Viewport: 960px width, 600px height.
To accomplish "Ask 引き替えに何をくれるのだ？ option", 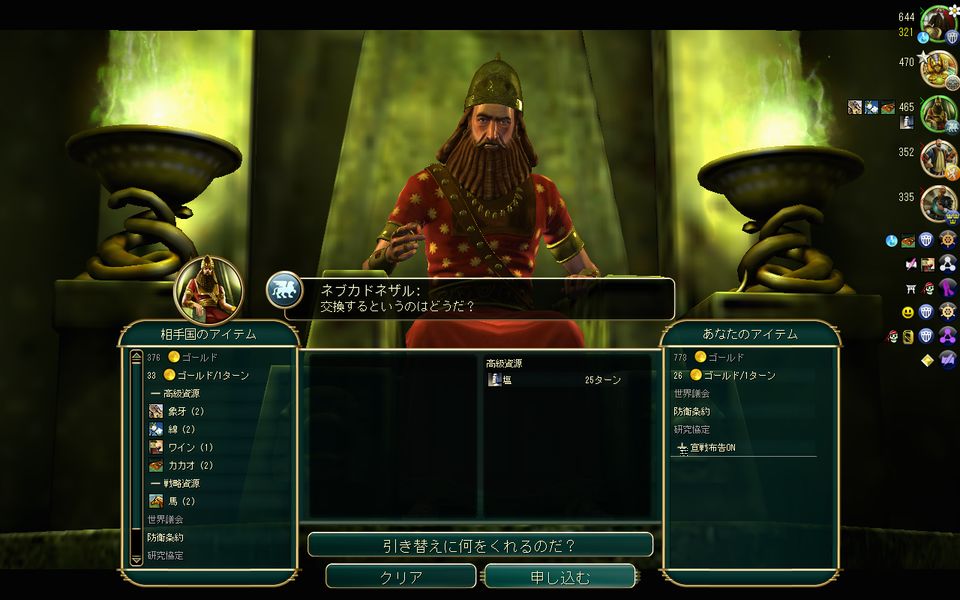I will pos(480,545).
